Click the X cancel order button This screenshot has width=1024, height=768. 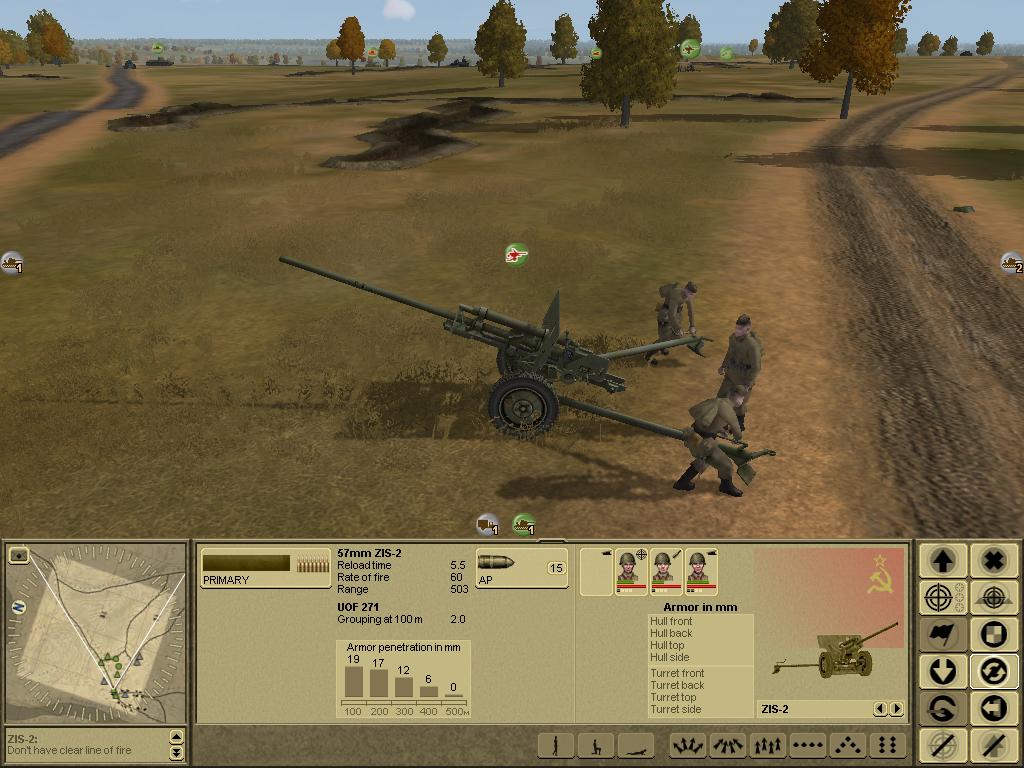click(x=992, y=560)
